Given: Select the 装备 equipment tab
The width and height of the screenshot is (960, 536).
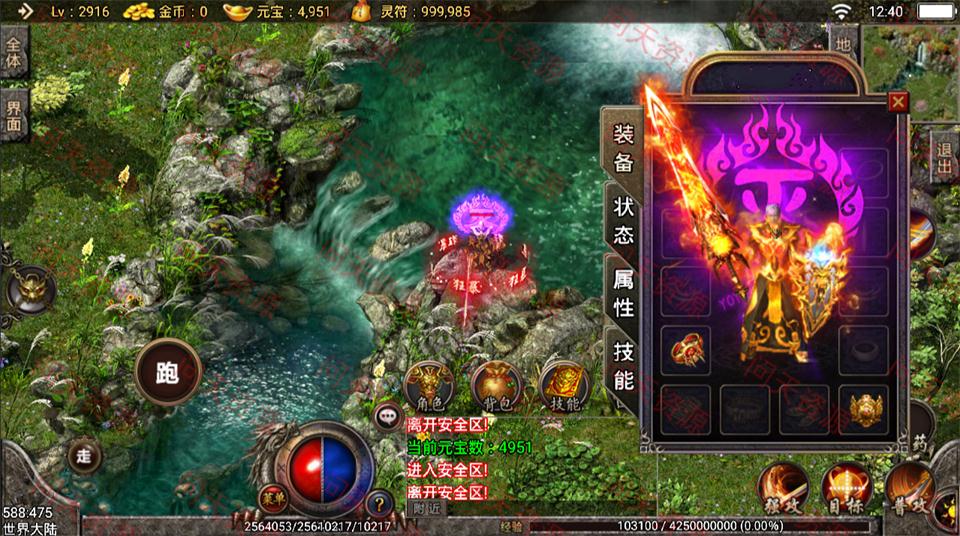Looking at the screenshot, I should coord(623,149).
